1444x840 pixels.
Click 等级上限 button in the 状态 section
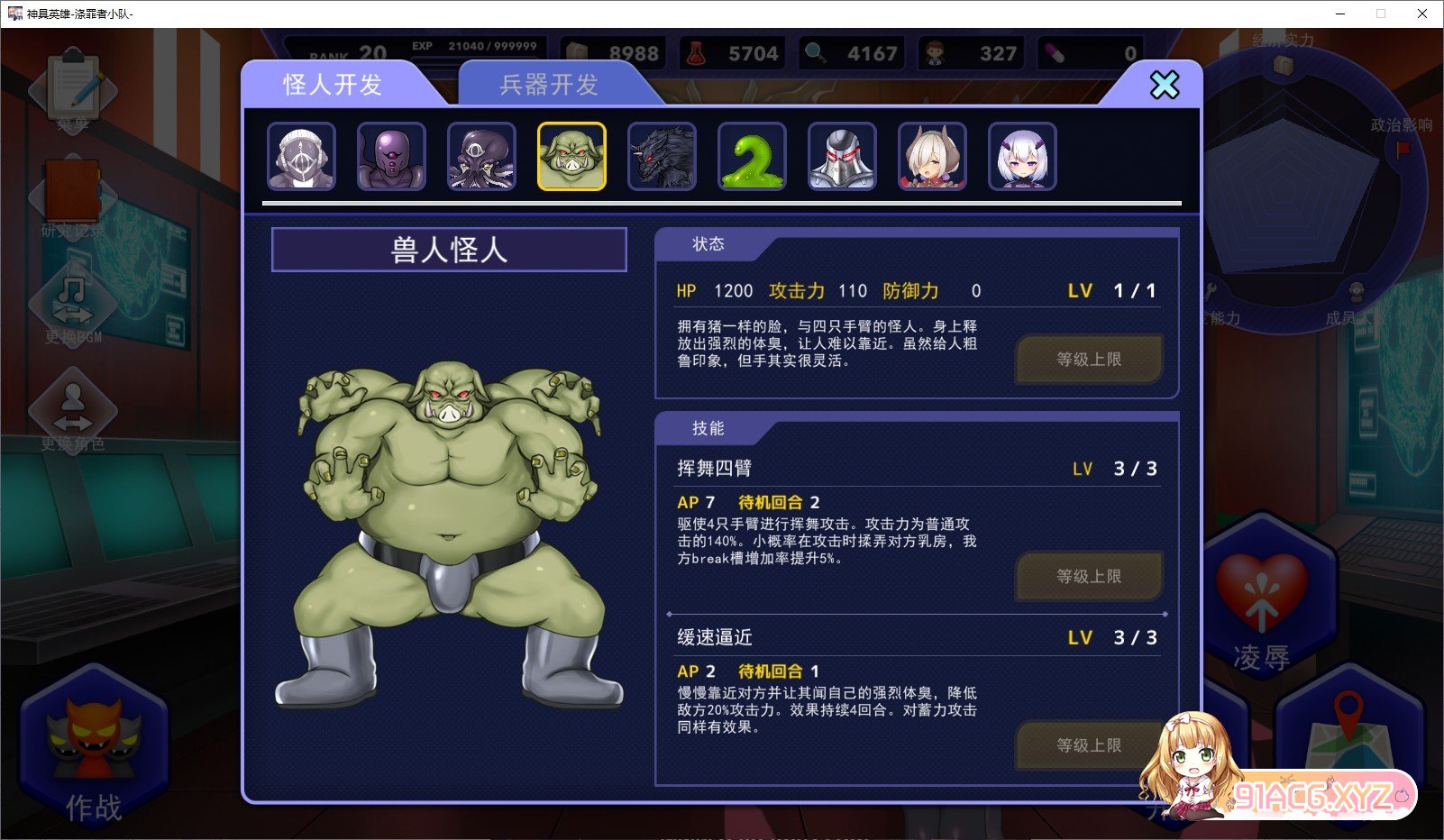coord(1089,360)
